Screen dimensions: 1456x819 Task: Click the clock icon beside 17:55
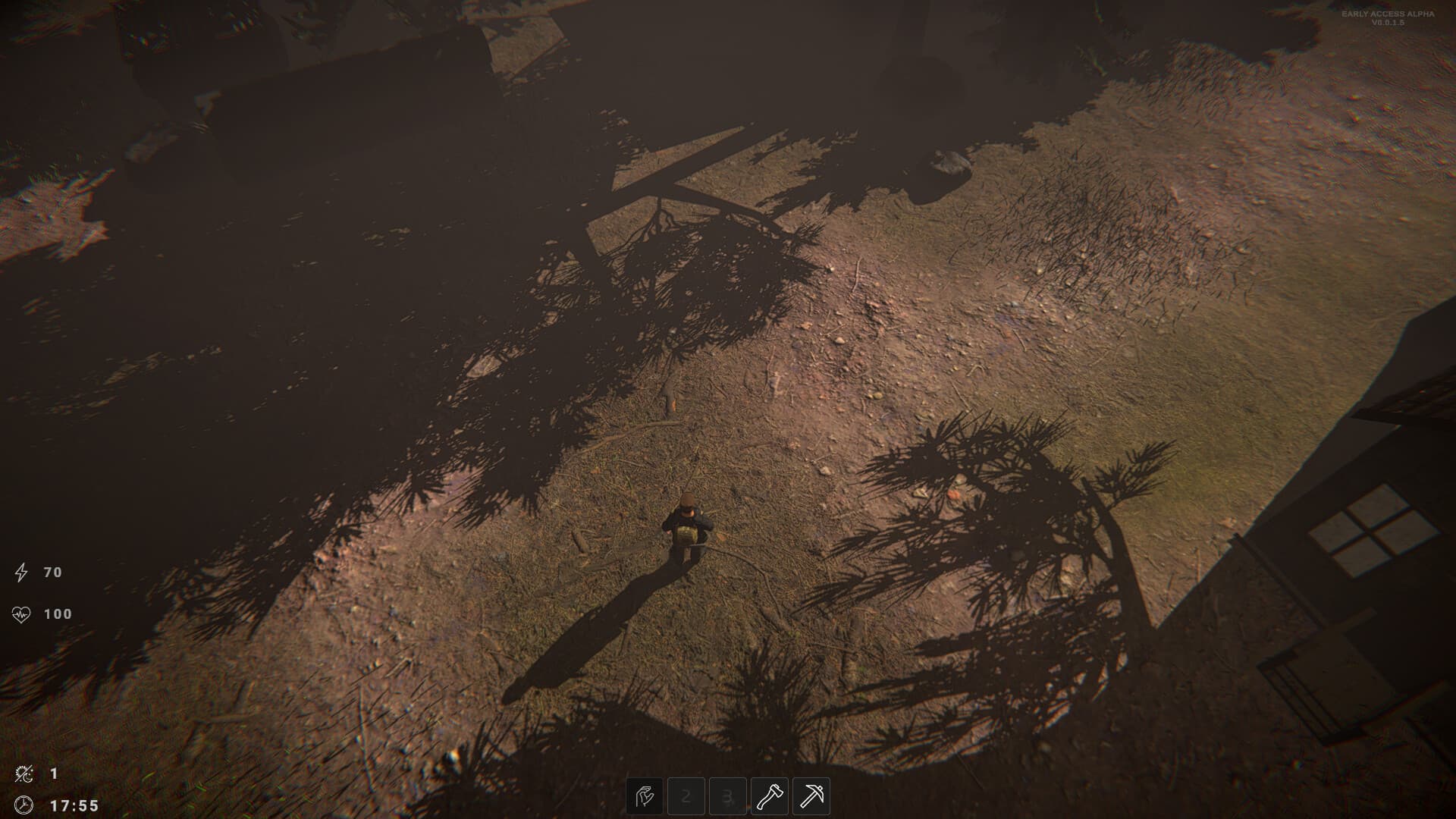click(24, 806)
